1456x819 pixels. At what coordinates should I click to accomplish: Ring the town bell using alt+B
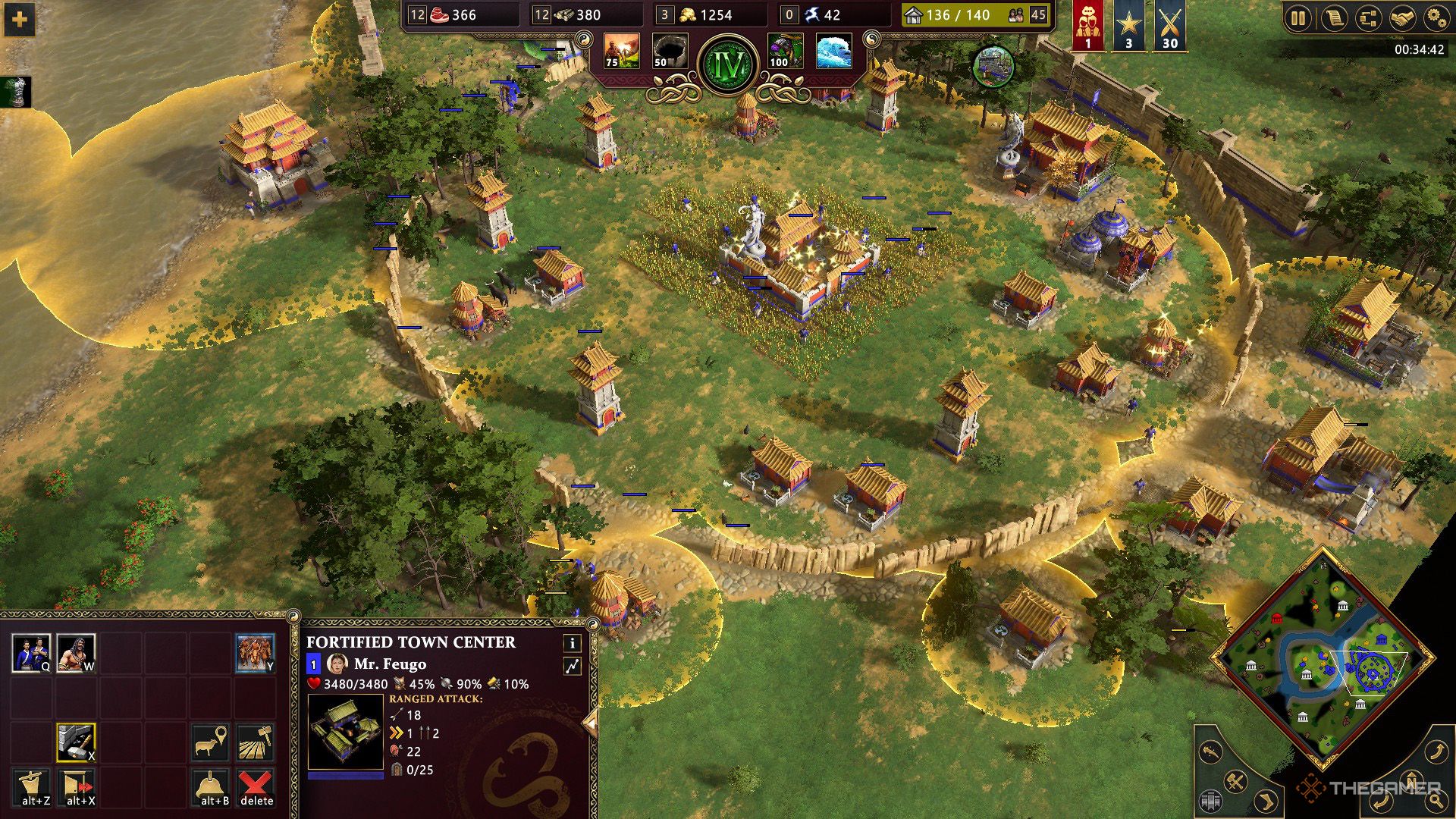(x=210, y=785)
